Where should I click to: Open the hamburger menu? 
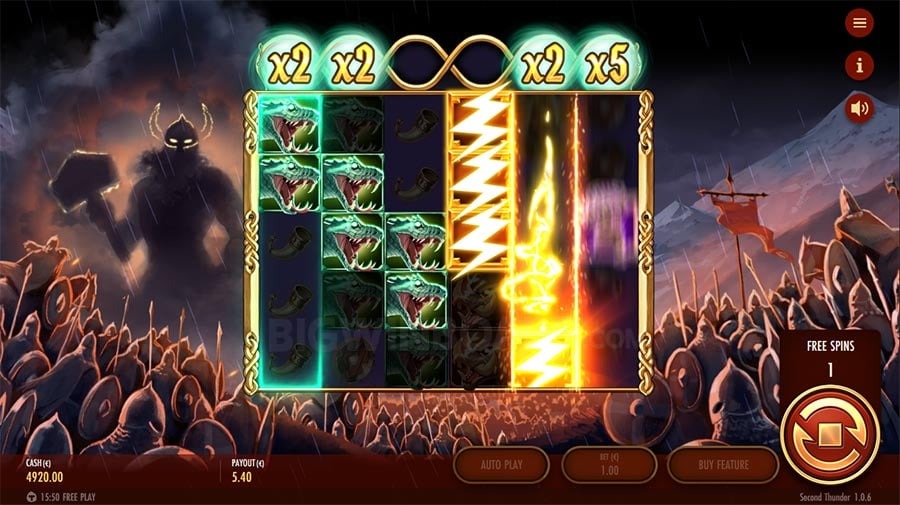pos(859,23)
